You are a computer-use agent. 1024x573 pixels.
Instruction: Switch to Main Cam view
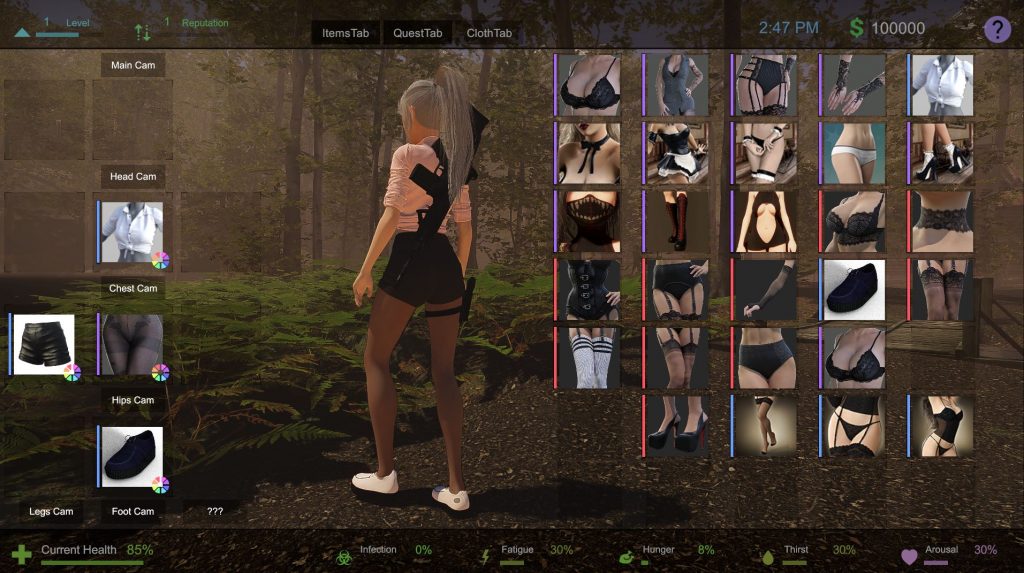point(133,65)
